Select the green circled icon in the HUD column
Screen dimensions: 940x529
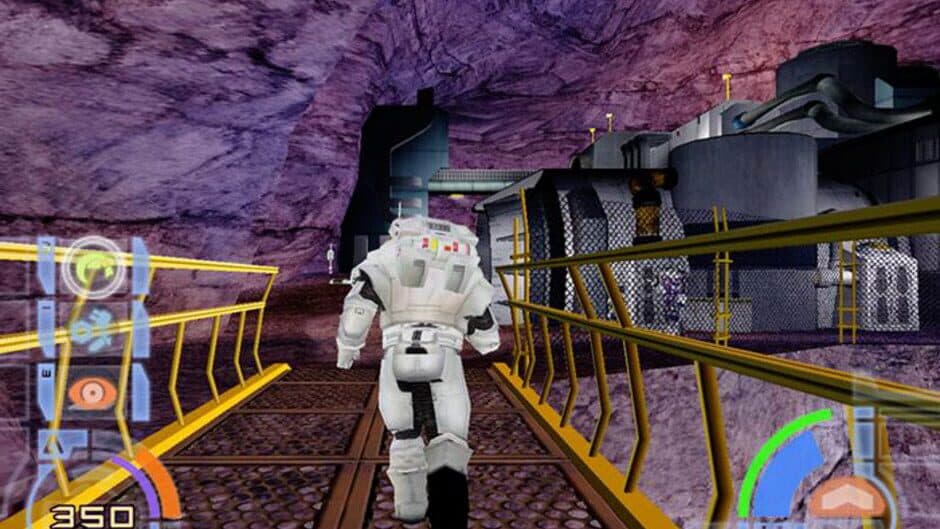pyautogui.click(x=93, y=266)
